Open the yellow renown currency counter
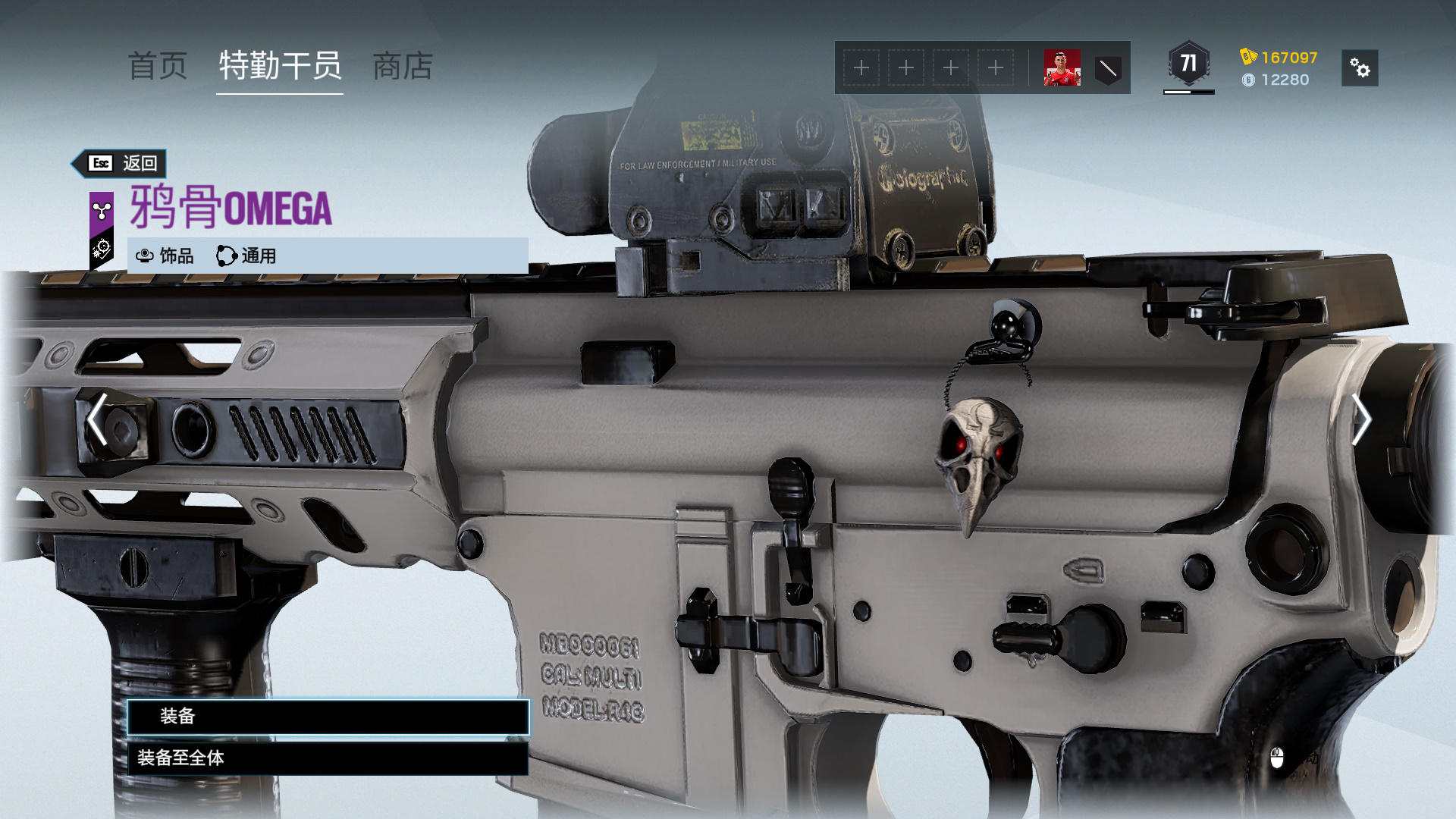 point(1279,58)
